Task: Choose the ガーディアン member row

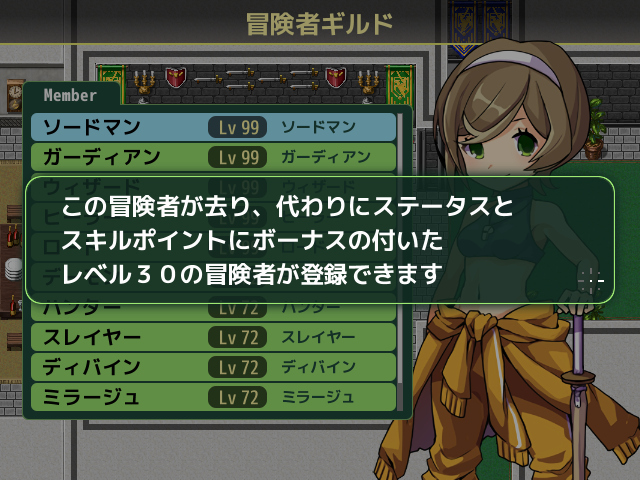Action: 214,157
